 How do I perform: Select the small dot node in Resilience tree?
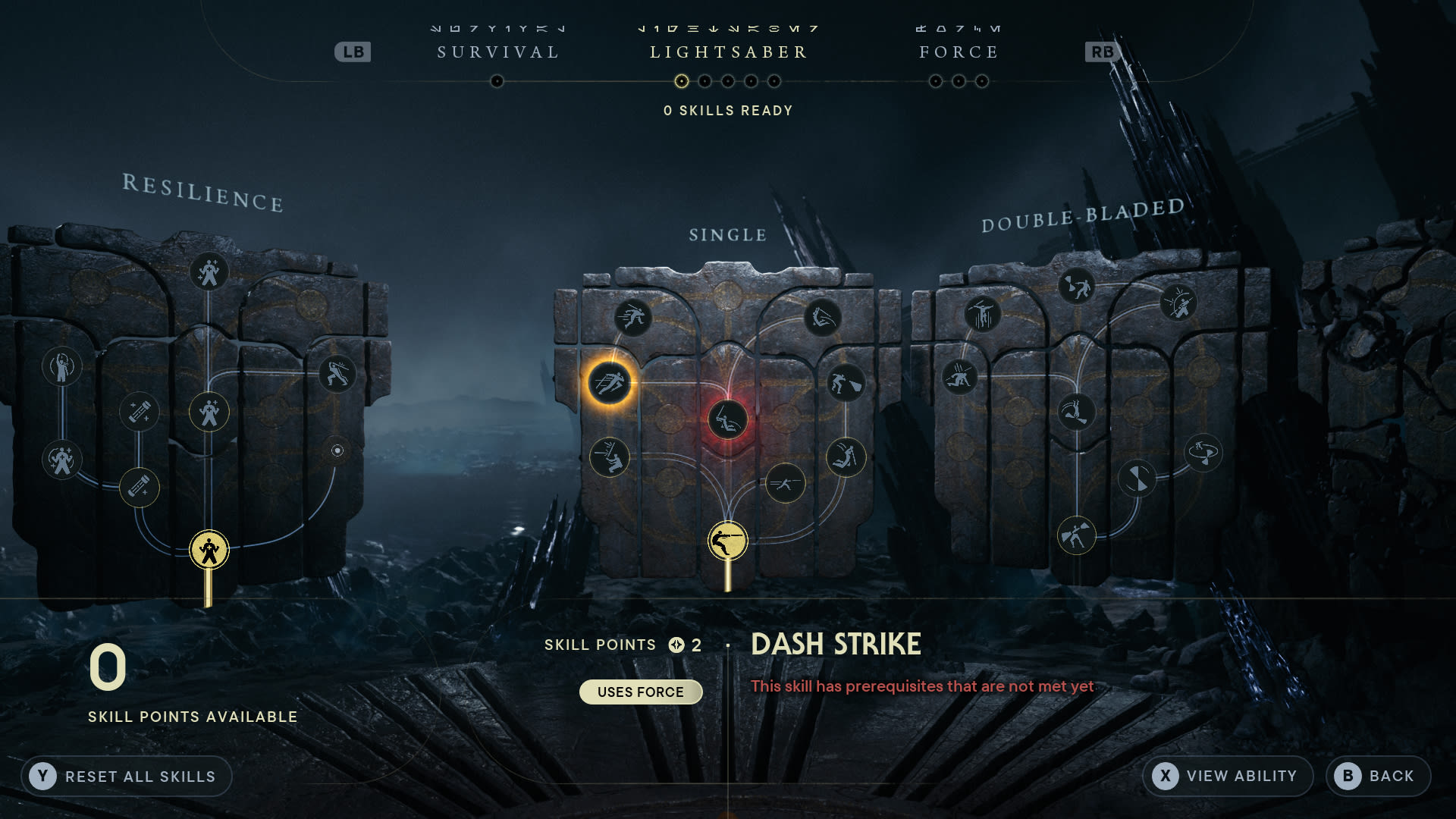337,450
